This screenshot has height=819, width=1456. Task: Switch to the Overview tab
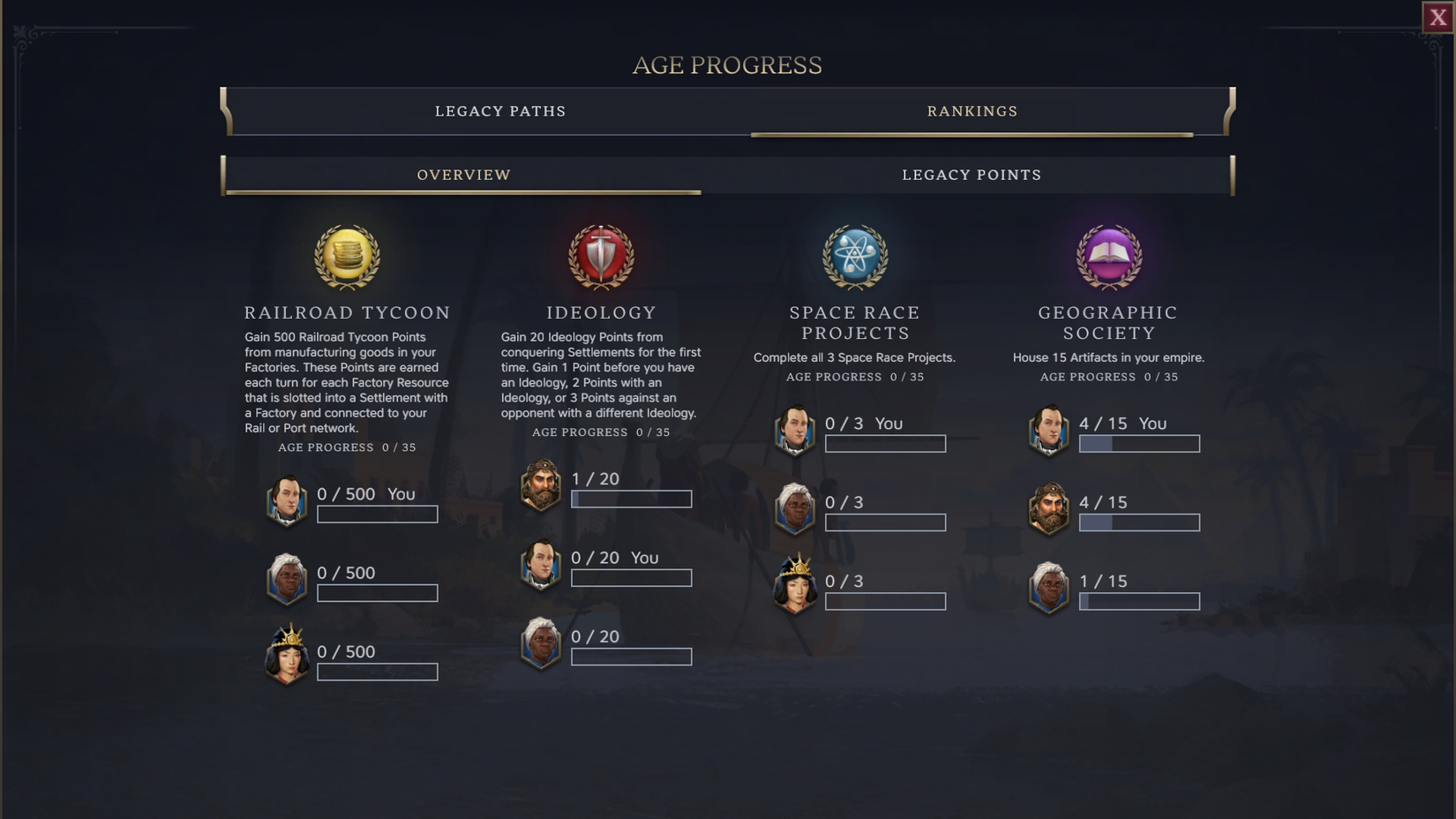point(463,175)
